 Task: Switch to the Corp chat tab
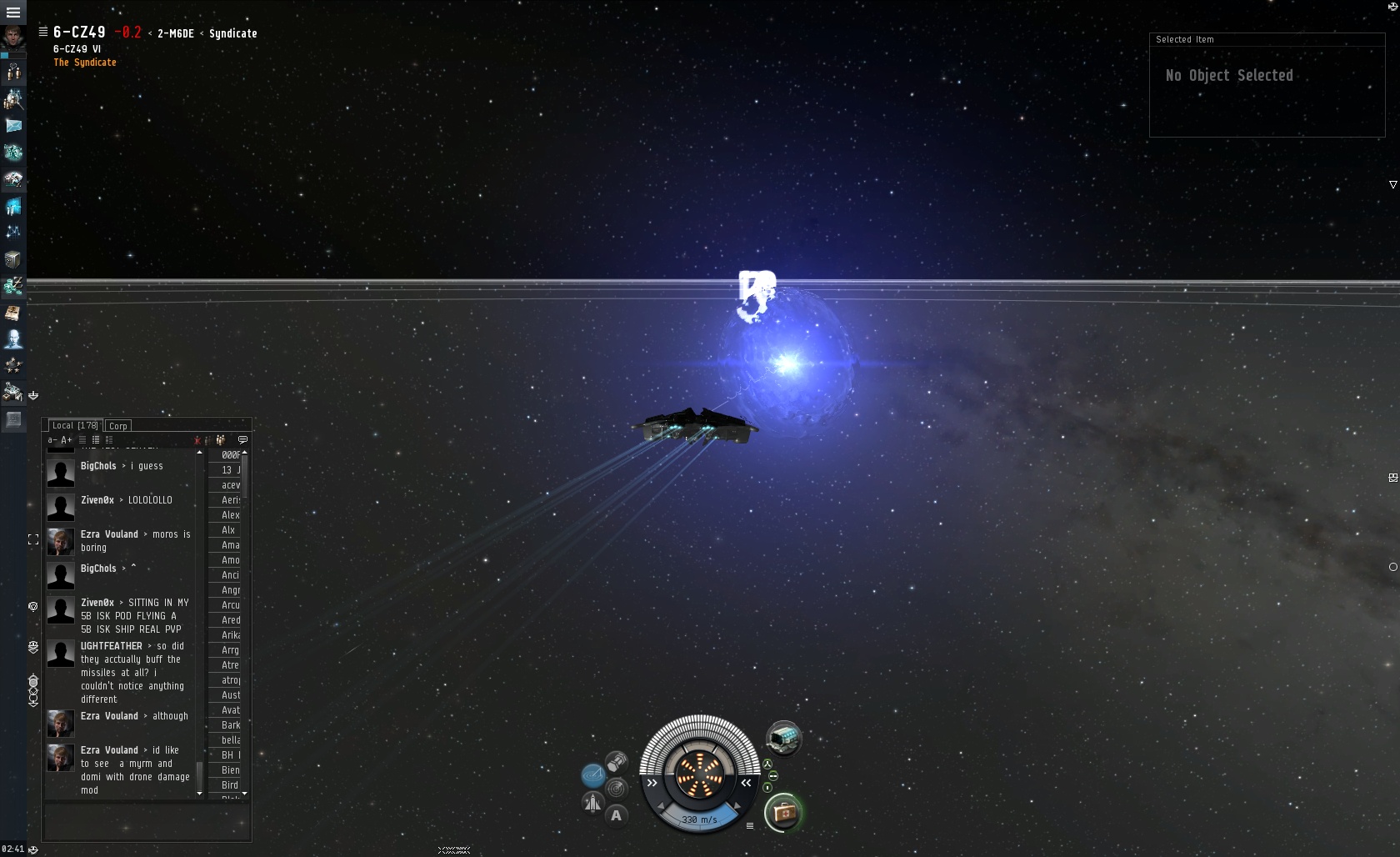pyautogui.click(x=118, y=426)
